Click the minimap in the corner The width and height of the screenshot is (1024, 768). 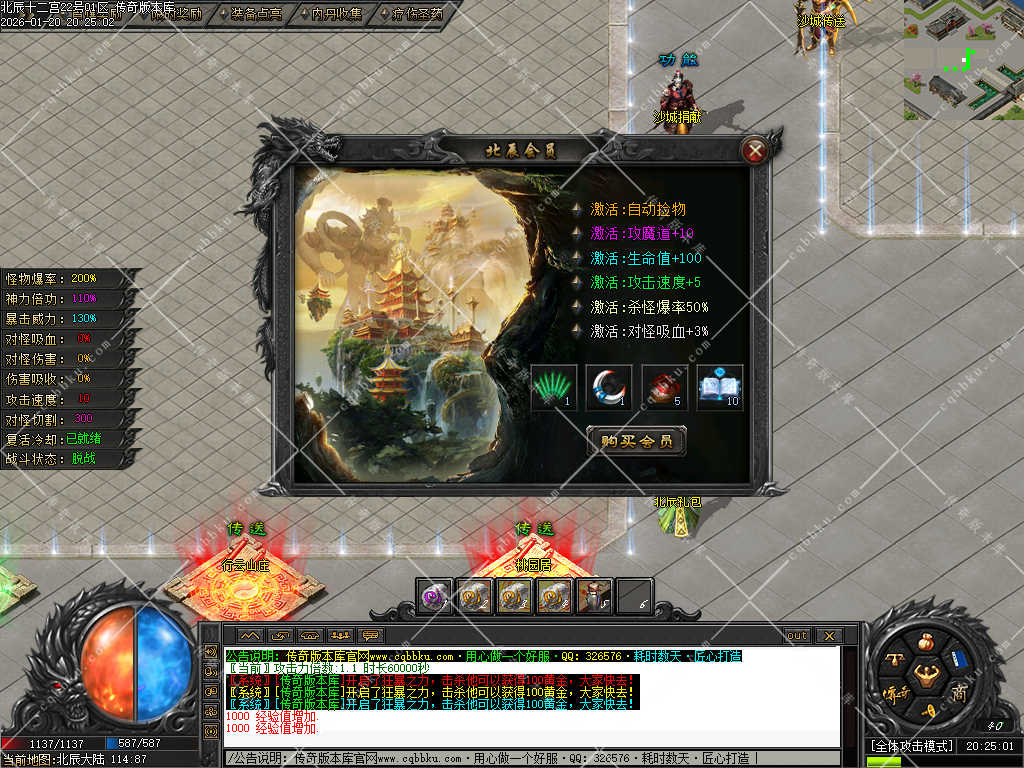pos(963,59)
